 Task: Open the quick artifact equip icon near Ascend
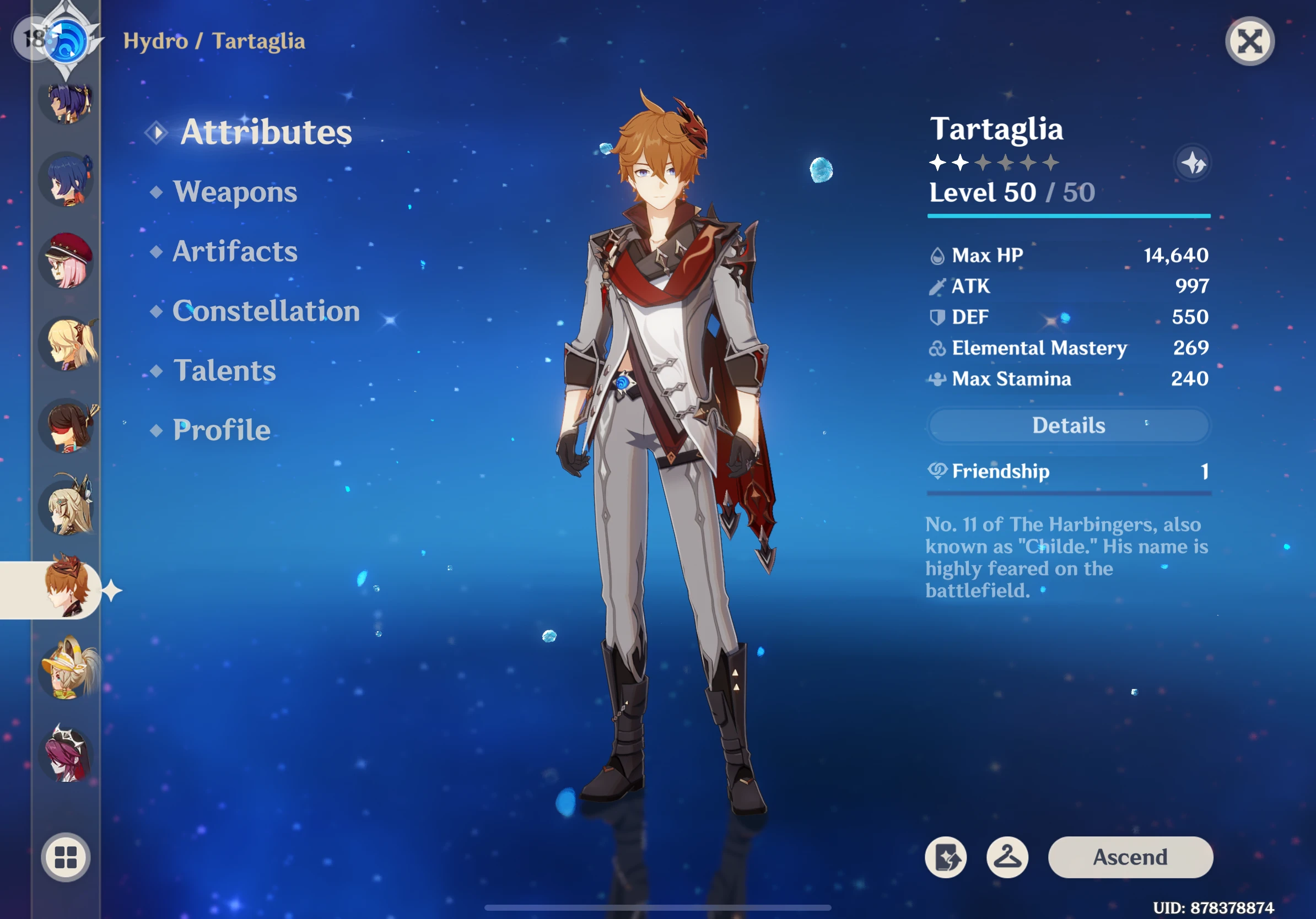[946, 857]
